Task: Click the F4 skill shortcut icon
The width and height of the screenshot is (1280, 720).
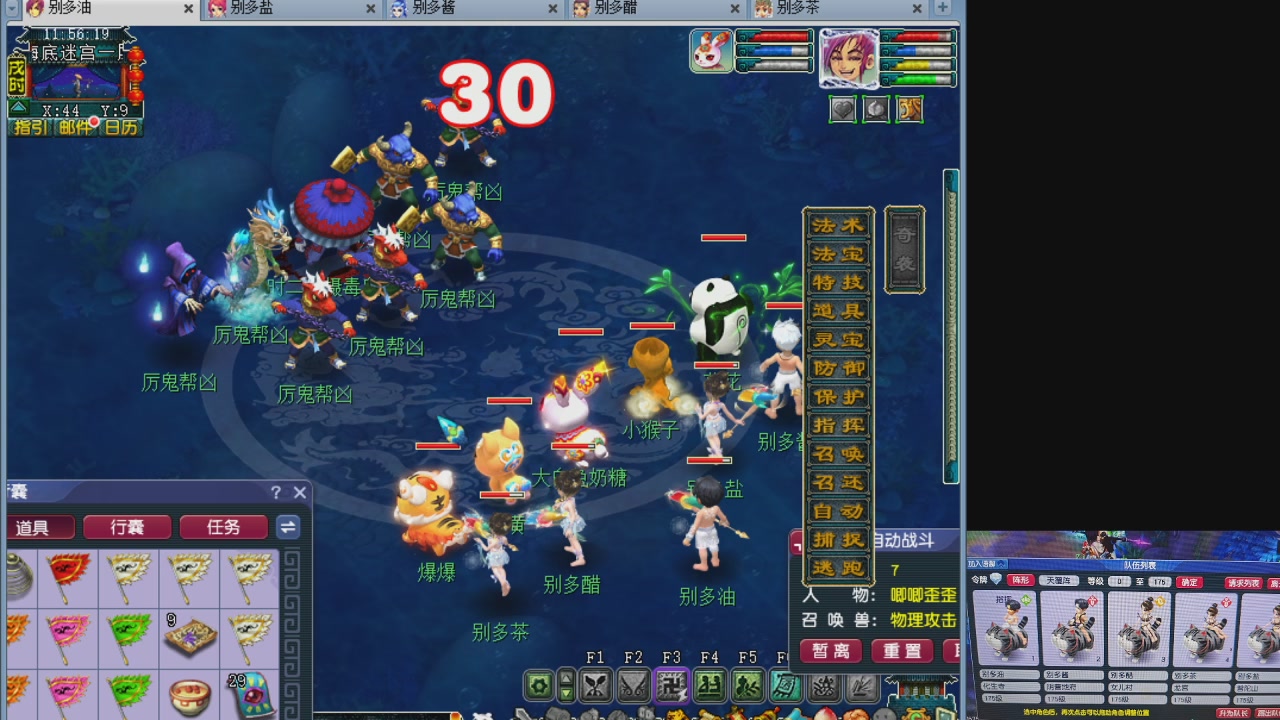Action: (709, 686)
